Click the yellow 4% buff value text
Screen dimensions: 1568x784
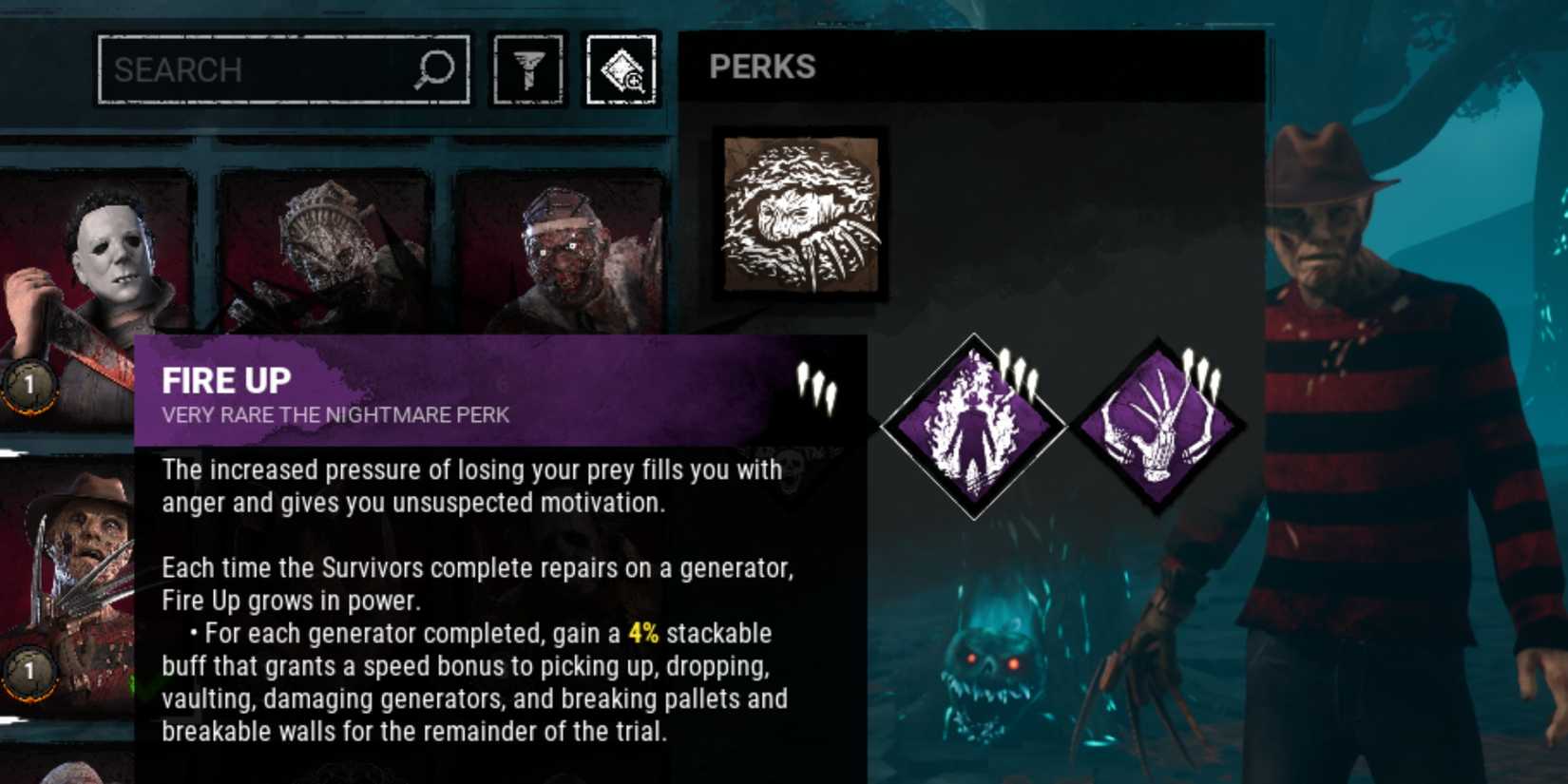[643, 634]
